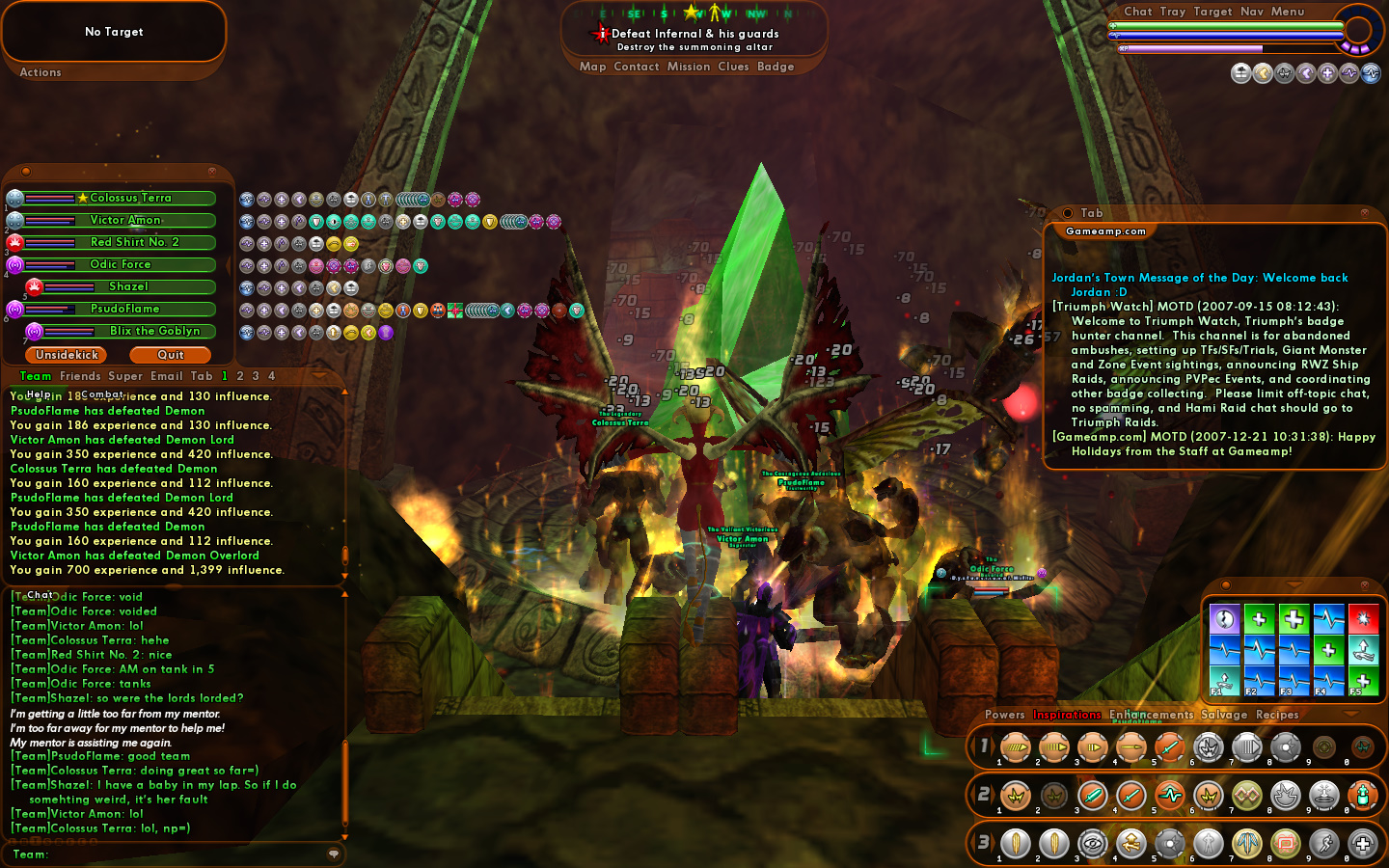
Task: Click the Team chat input field
Action: (x=183, y=854)
